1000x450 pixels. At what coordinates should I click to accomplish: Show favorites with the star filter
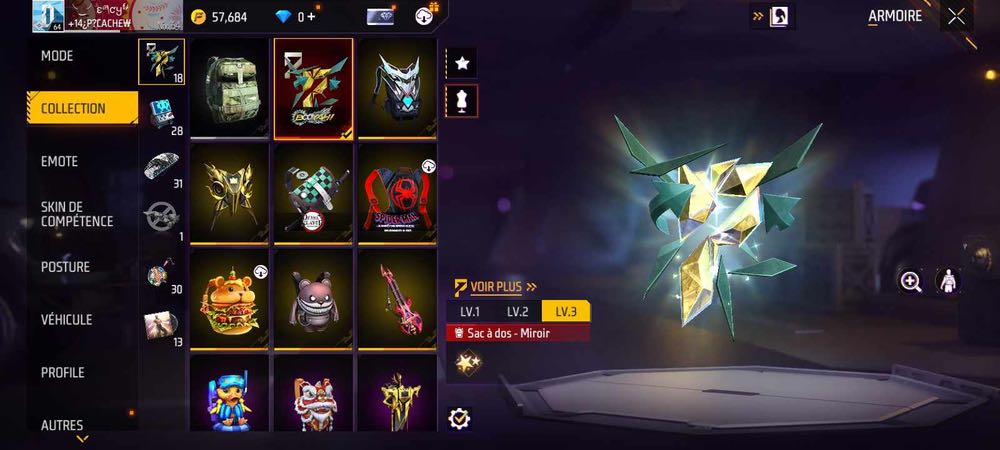[462, 63]
